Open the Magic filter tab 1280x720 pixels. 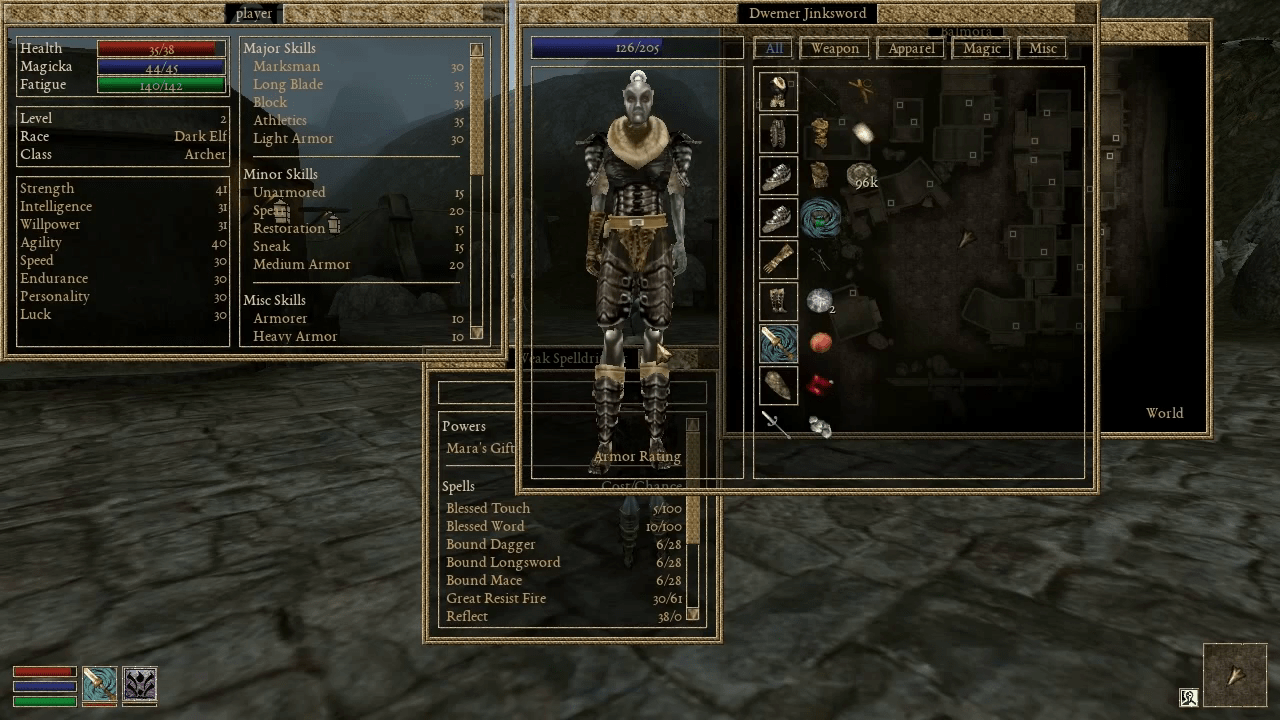[x=980, y=47]
